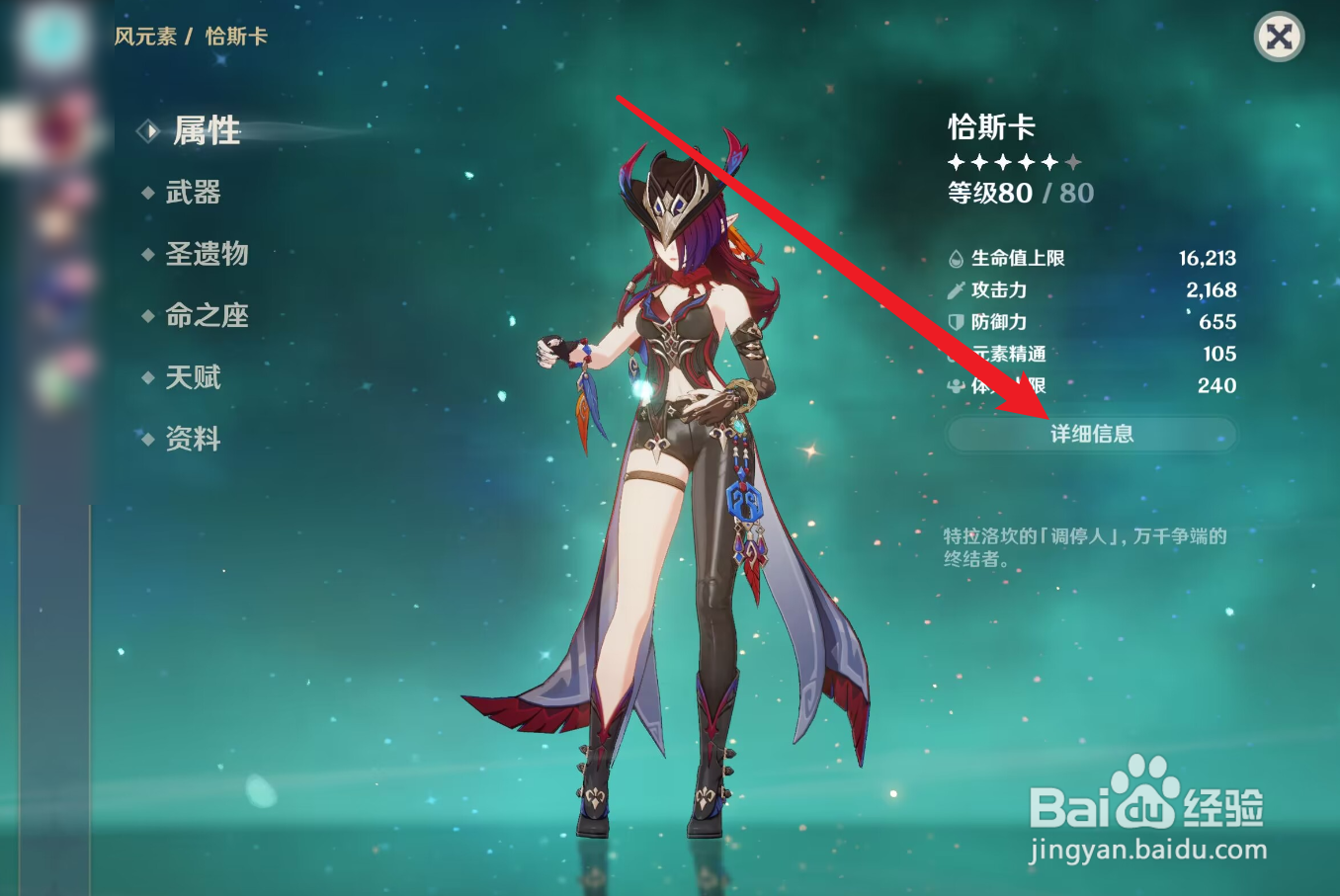Click the stamina icon beside 240 stat
Screen dimensions: 1340x896
pyautogui.click(x=954, y=384)
